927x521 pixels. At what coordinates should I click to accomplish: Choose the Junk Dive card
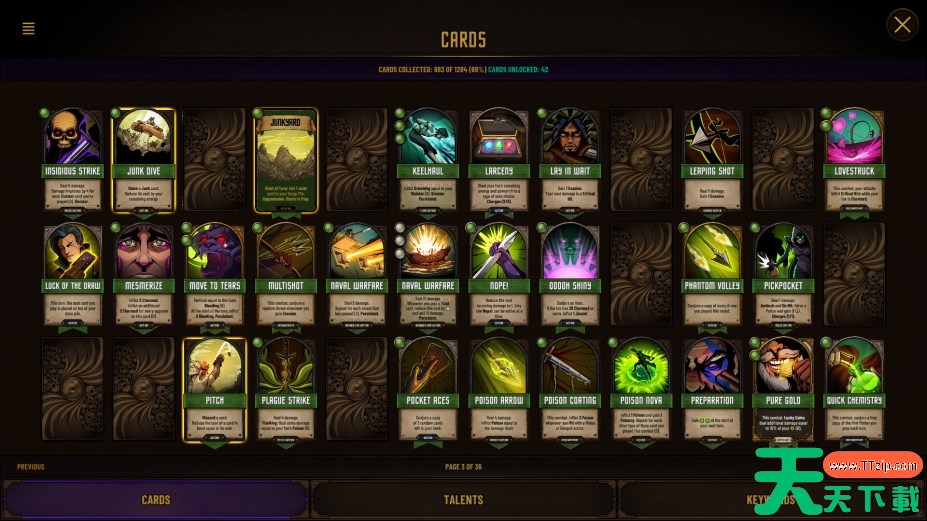pos(145,160)
